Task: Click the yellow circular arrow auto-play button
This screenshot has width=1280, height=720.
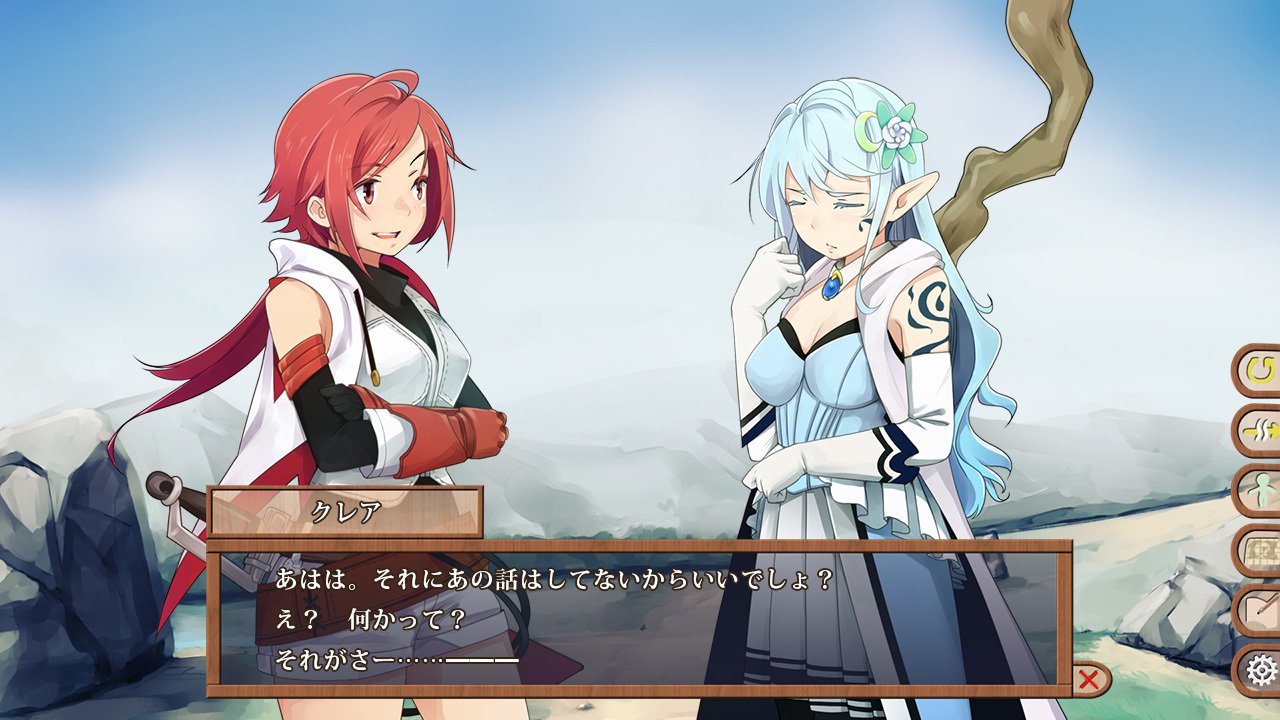Action: click(x=1260, y=372)
